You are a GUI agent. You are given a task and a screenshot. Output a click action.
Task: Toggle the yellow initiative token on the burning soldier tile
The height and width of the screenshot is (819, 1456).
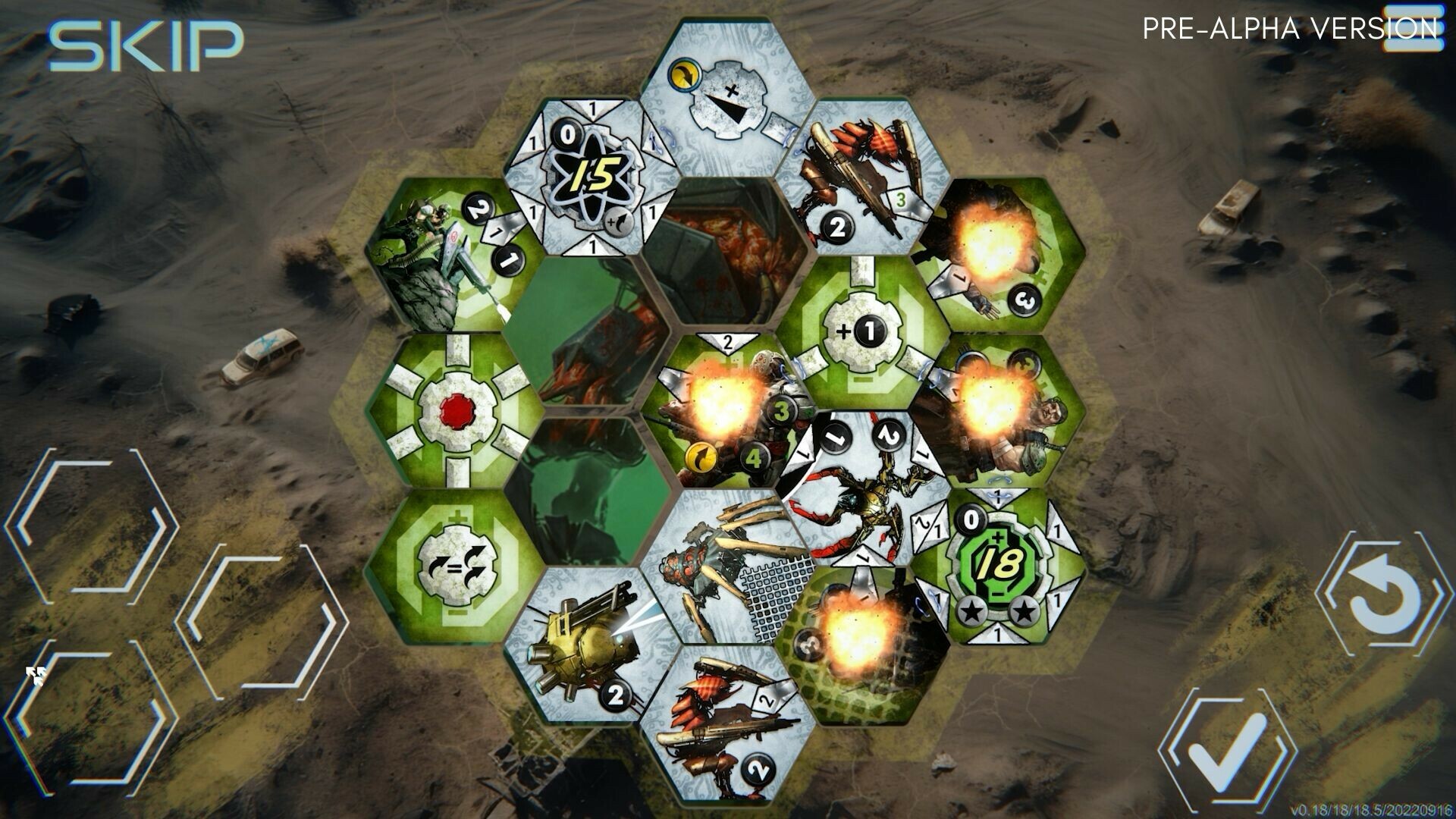(701, 459)
